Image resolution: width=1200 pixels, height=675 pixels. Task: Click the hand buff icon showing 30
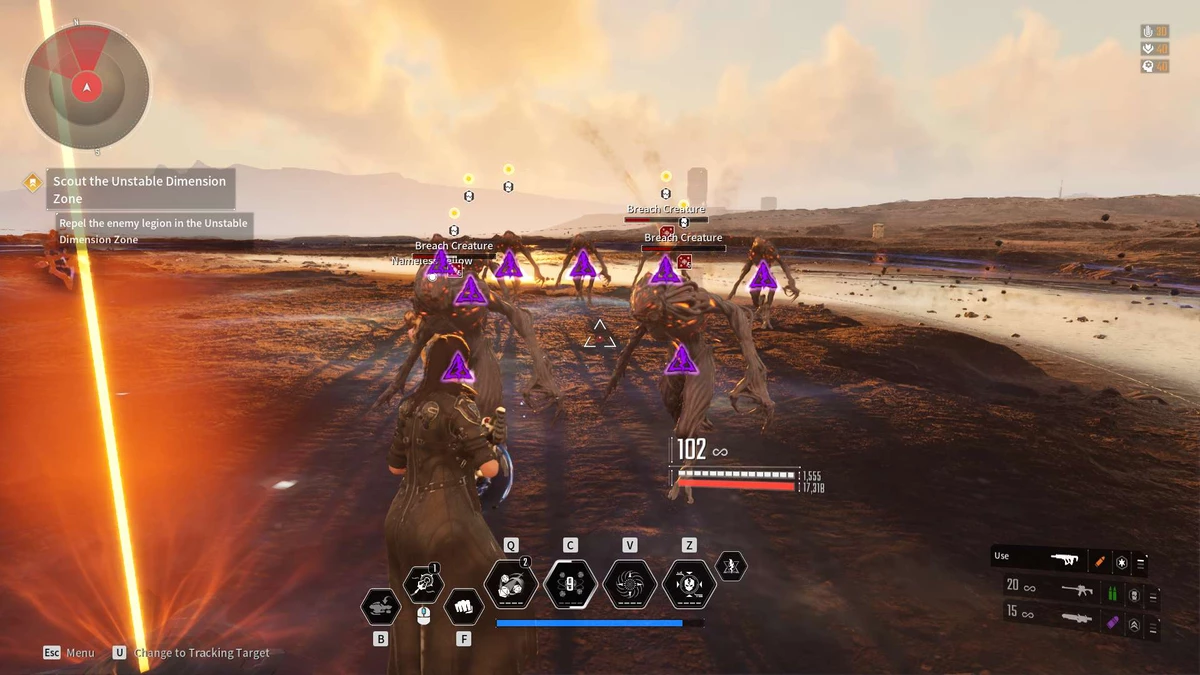(1149, 32)
